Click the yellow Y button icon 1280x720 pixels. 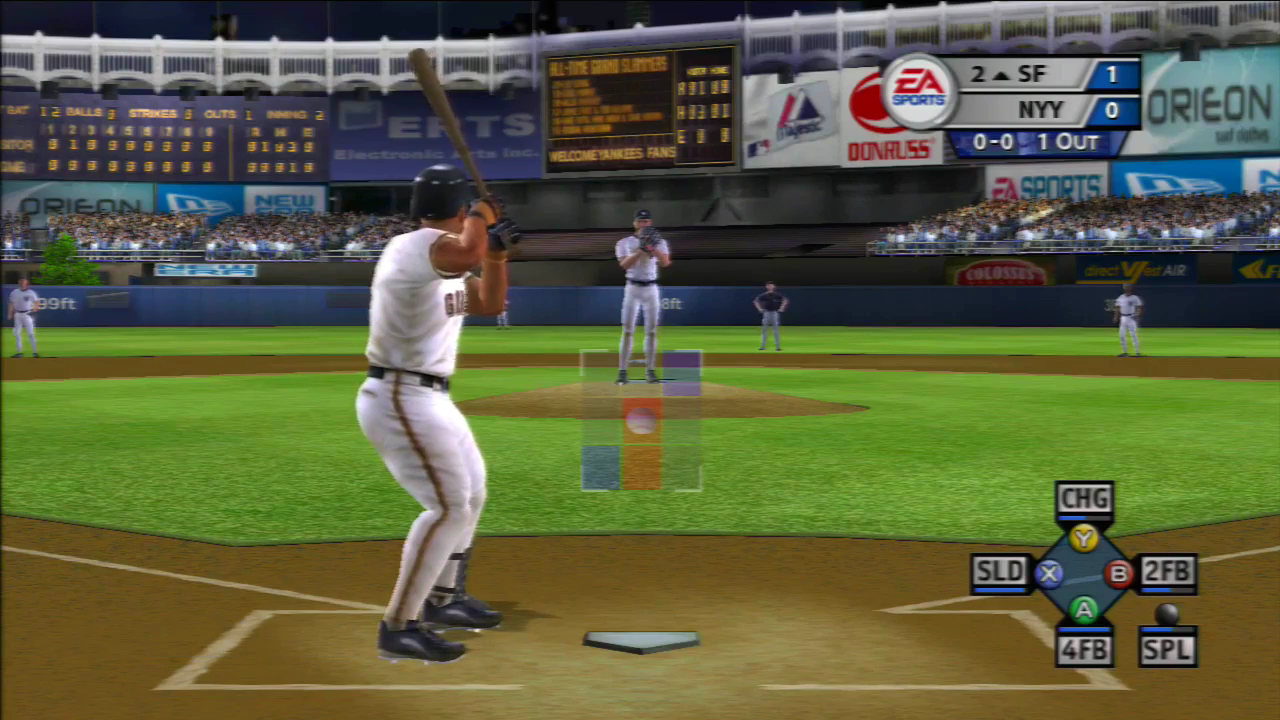(x=1084, y=536)
